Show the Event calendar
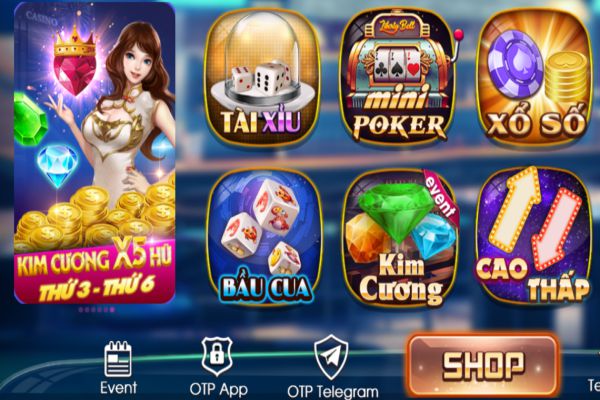This screenshot has width=600, height=400. pos(119,367)
